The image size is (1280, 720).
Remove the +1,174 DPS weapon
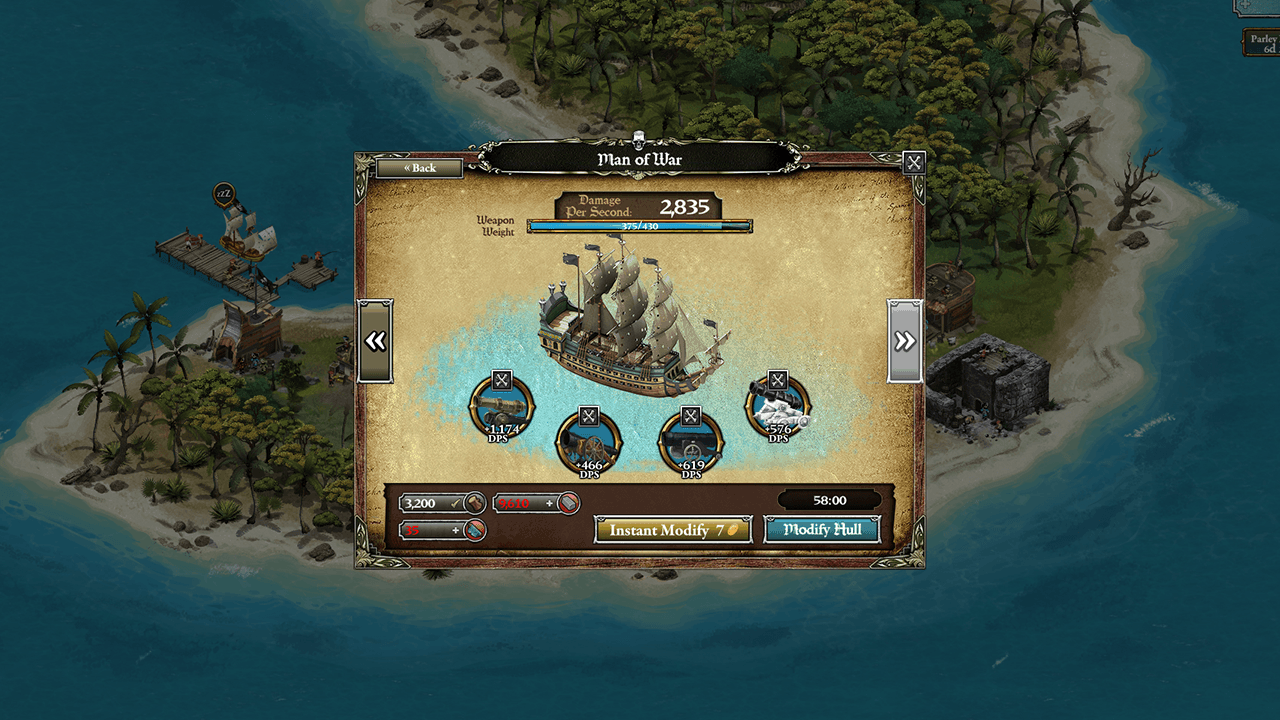[x=502, y=380]
